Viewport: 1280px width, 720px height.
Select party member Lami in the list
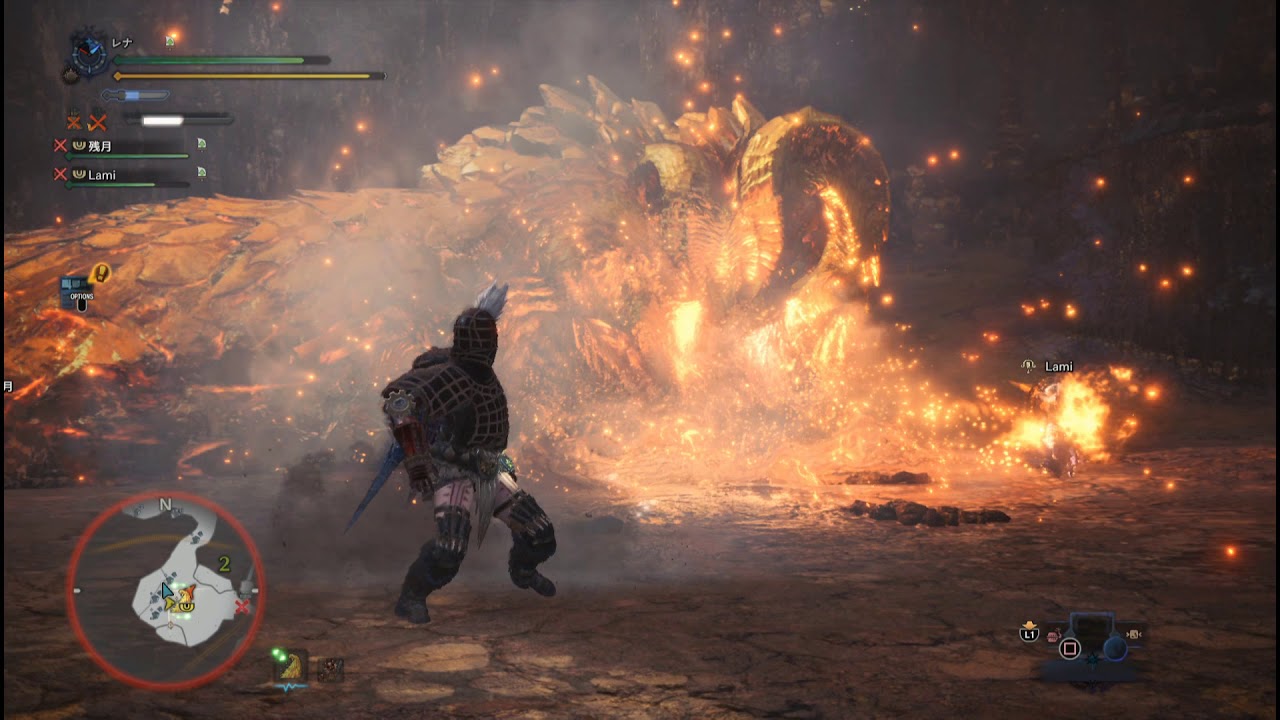101,175
